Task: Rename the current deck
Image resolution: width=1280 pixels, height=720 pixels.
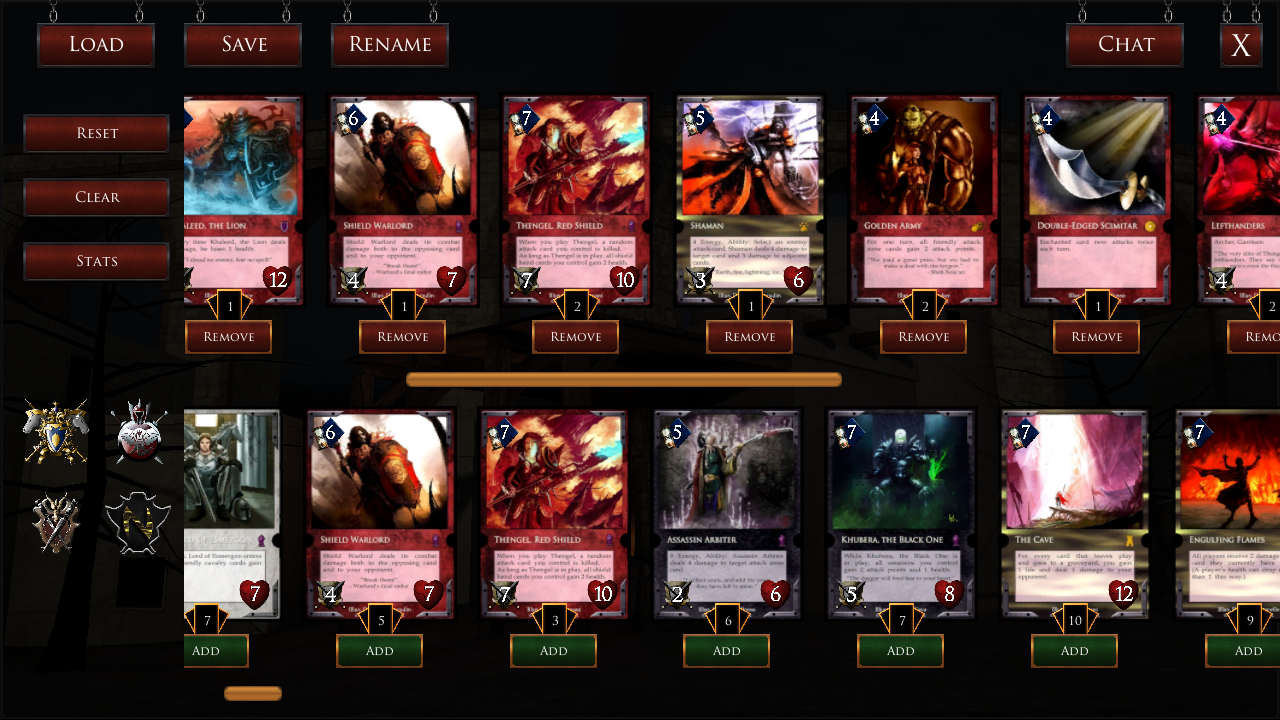Action: click(x=390, y=45)
